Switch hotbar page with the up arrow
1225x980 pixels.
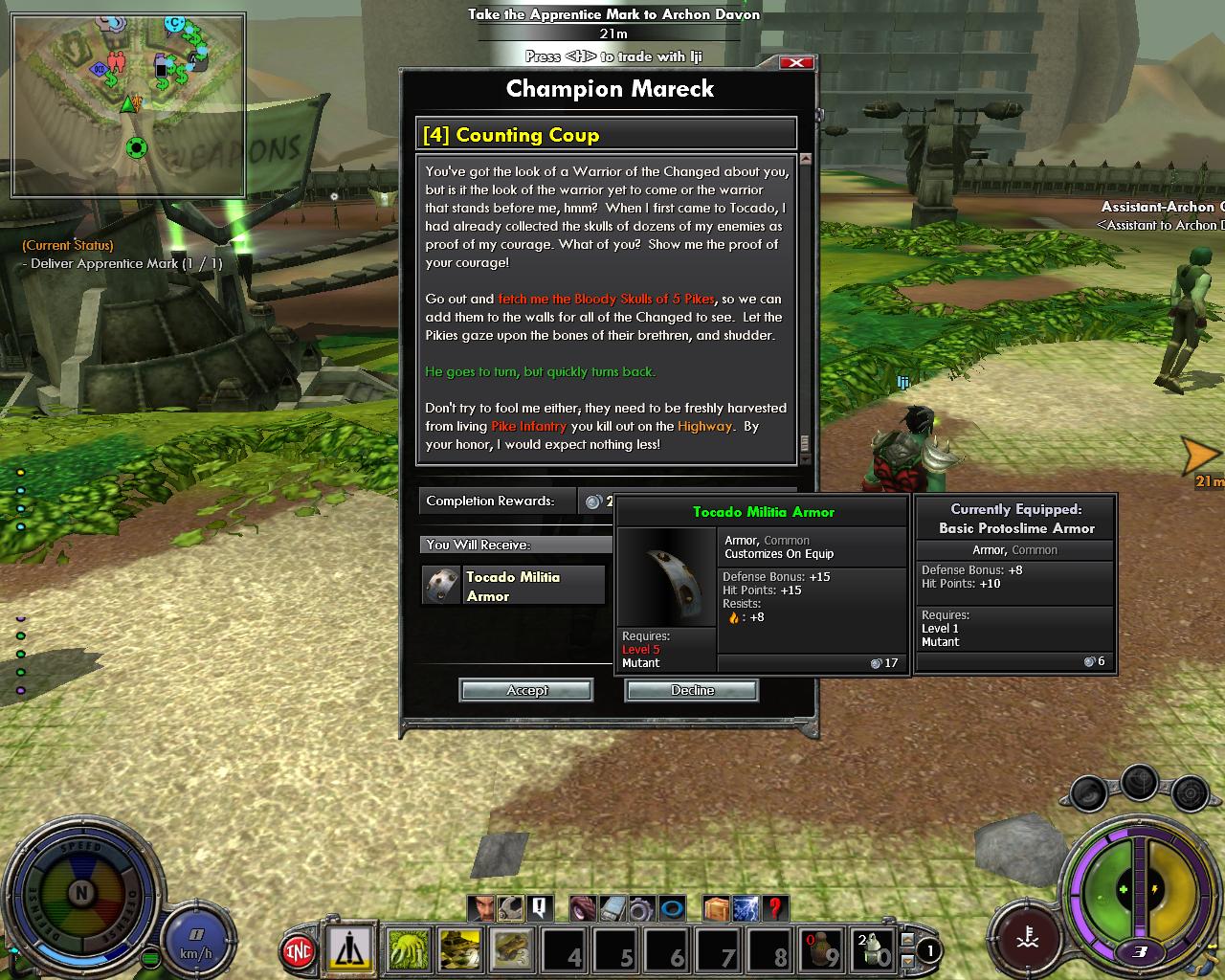(x=907, y=941)
